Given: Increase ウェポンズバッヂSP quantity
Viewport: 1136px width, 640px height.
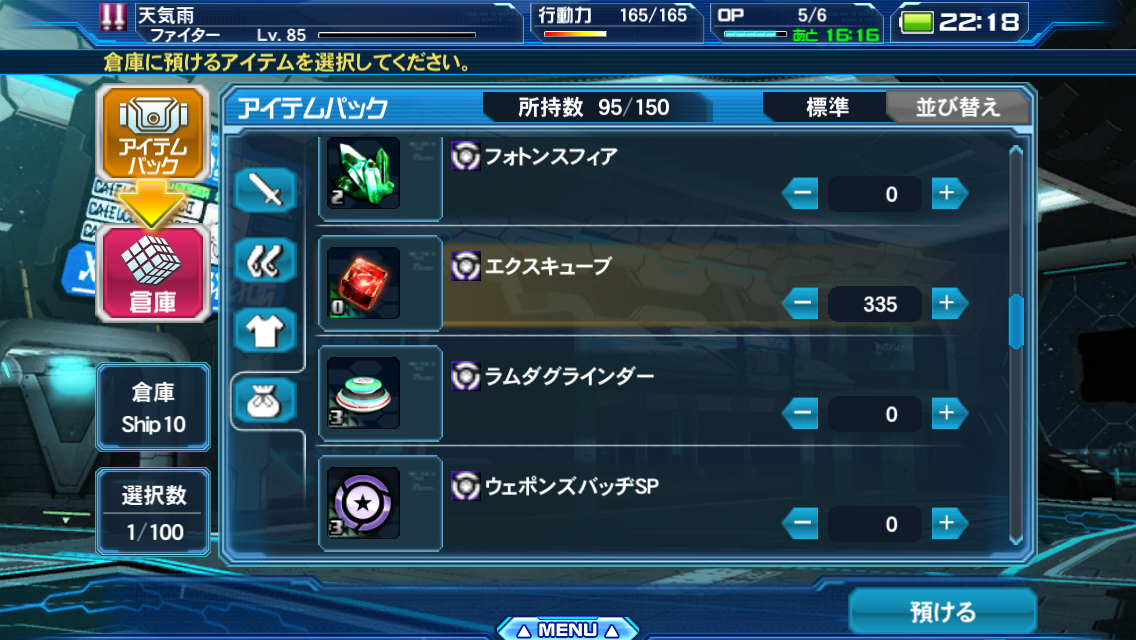Looking at the screenshot, I should point(949,523).
